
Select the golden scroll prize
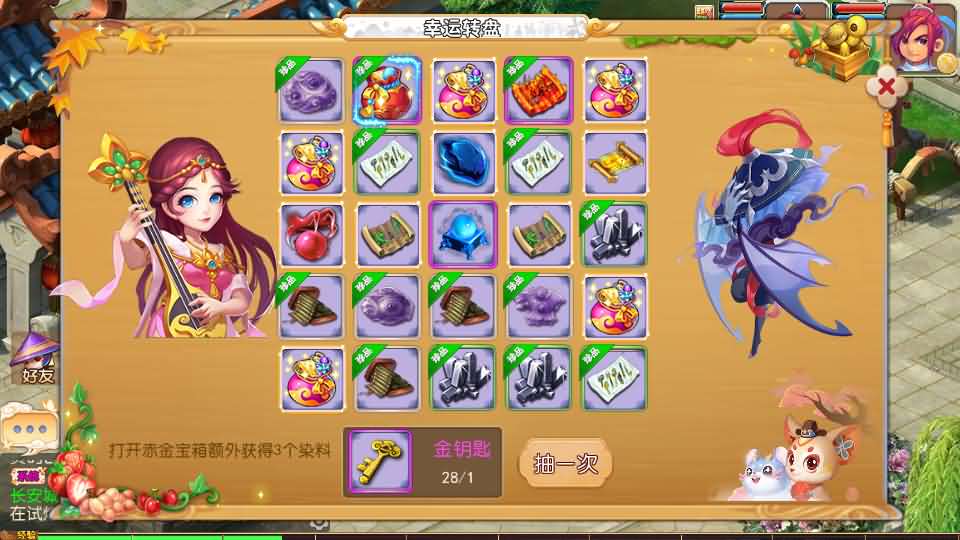(615, 162)
